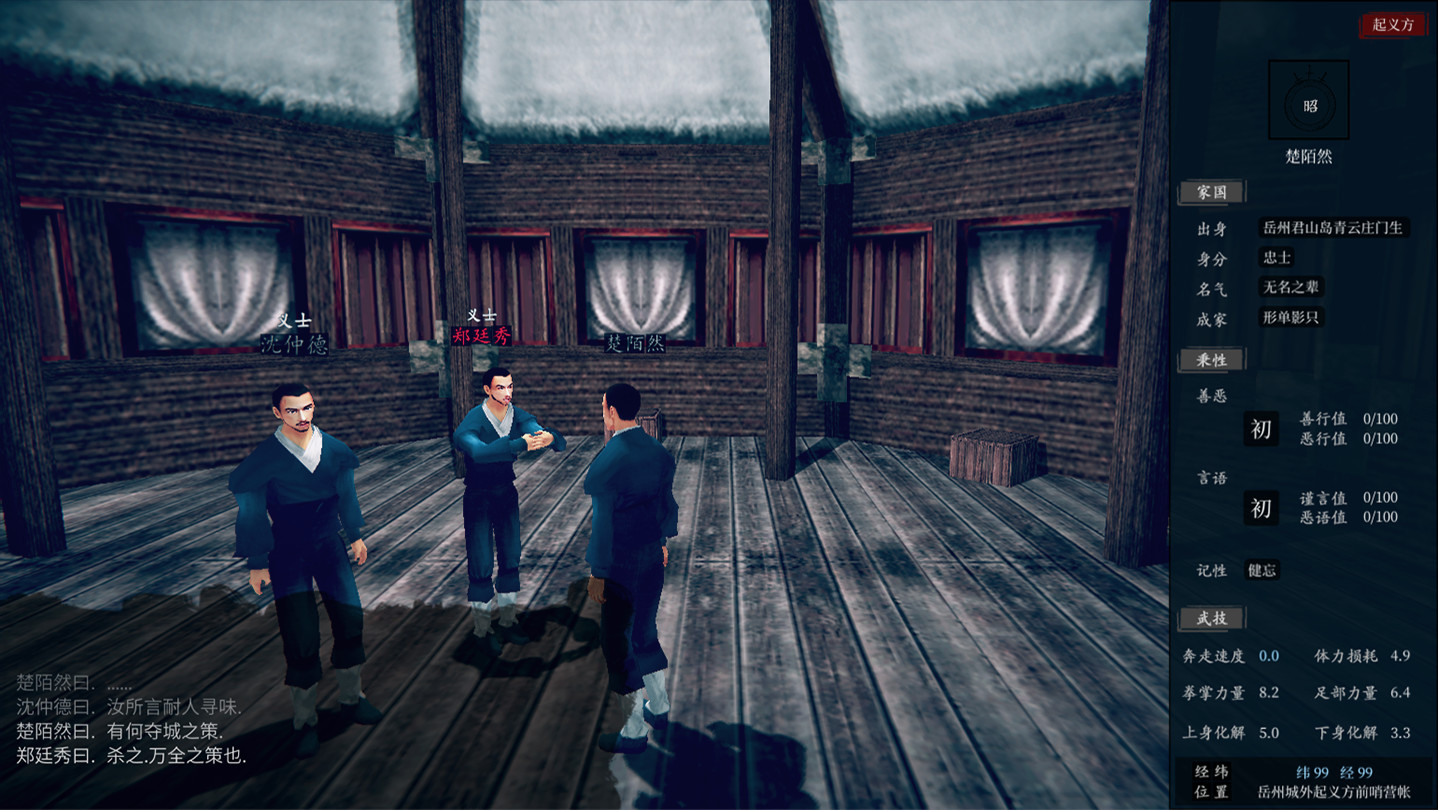Toggle the 健忘 memory trait state
This screenshot has height=810, width=1438.
1262,570
